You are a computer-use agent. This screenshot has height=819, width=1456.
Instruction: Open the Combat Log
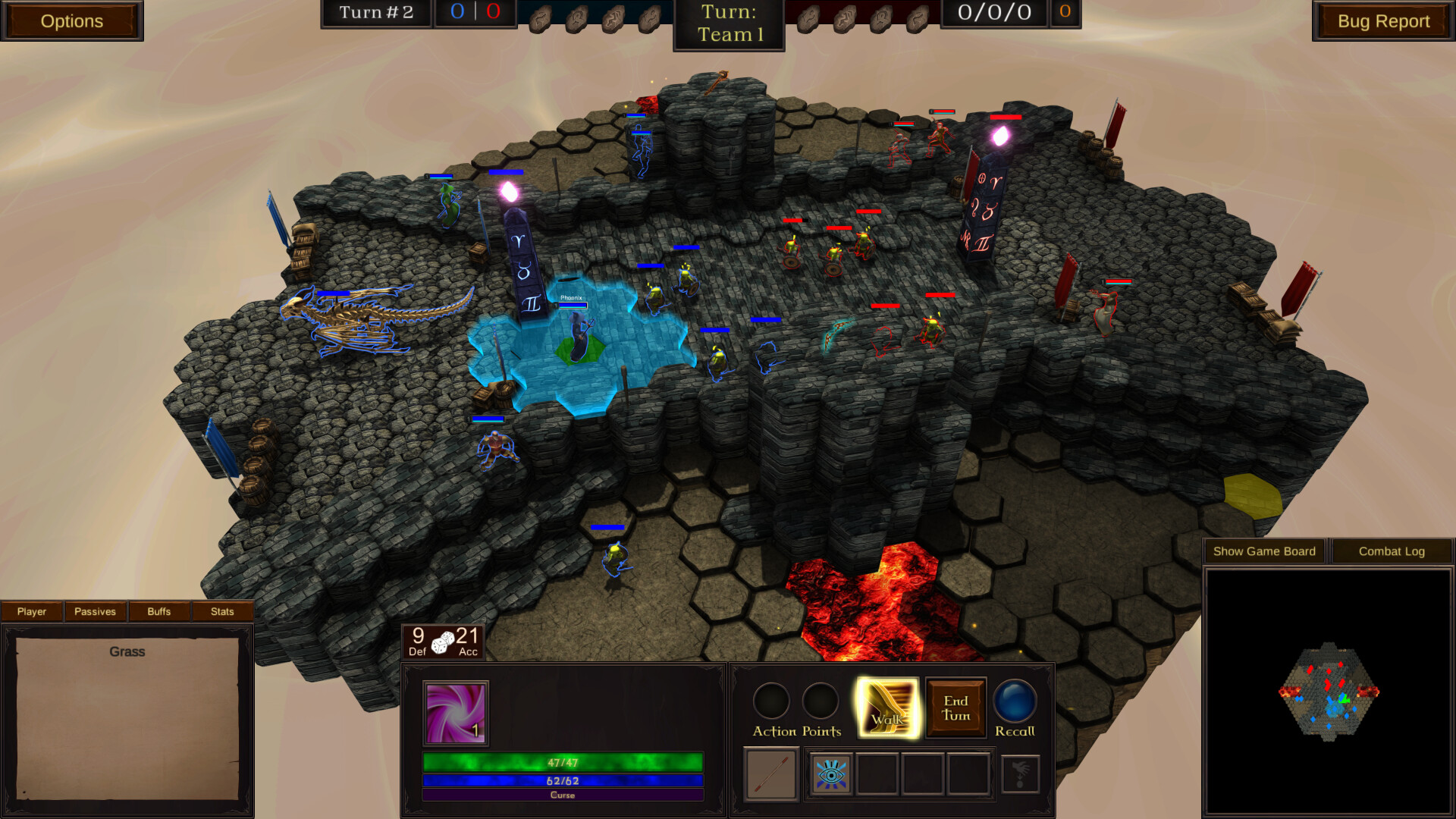1392,551
